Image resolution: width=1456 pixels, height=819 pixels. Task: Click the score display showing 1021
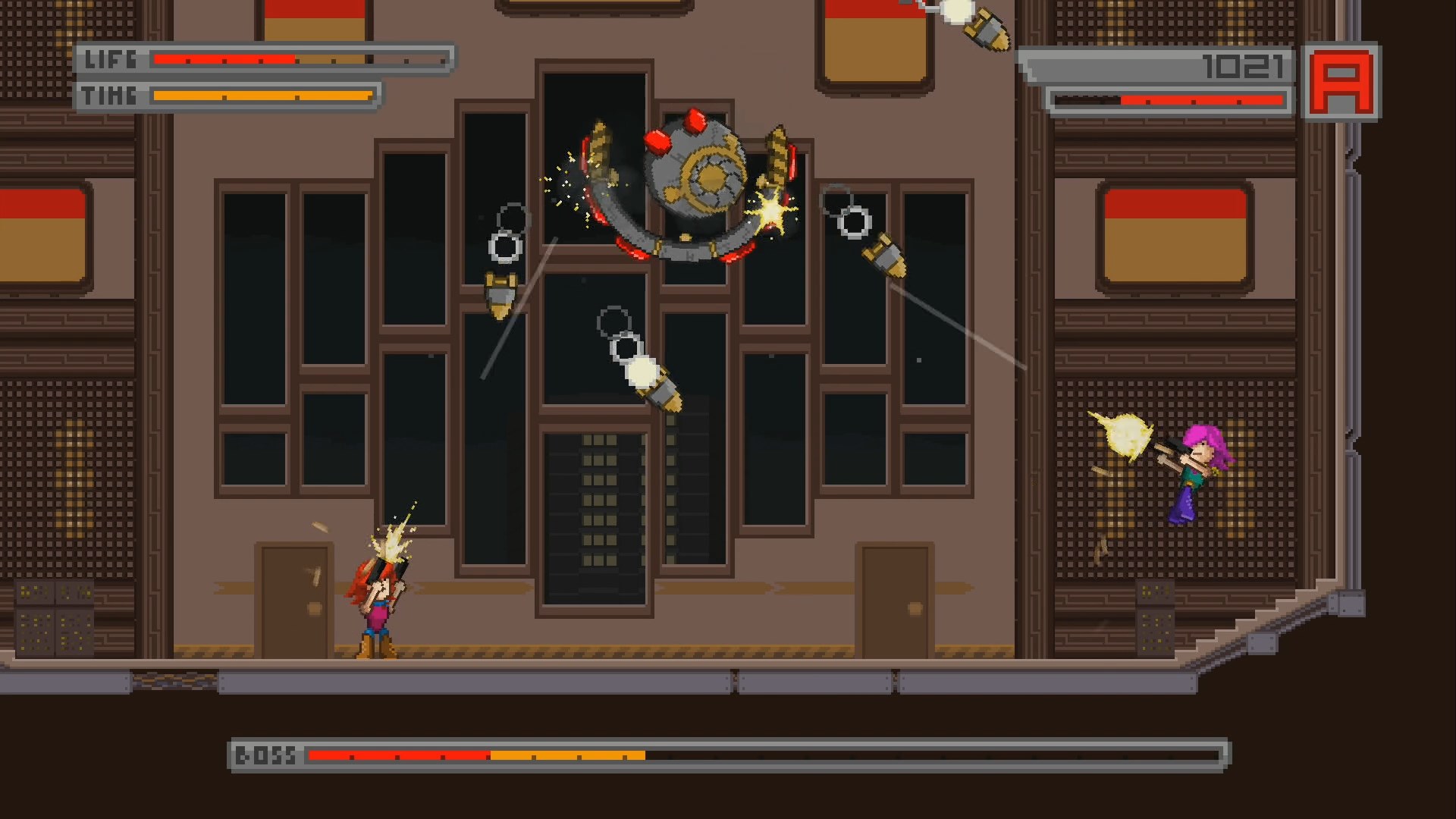(1244, 68)
